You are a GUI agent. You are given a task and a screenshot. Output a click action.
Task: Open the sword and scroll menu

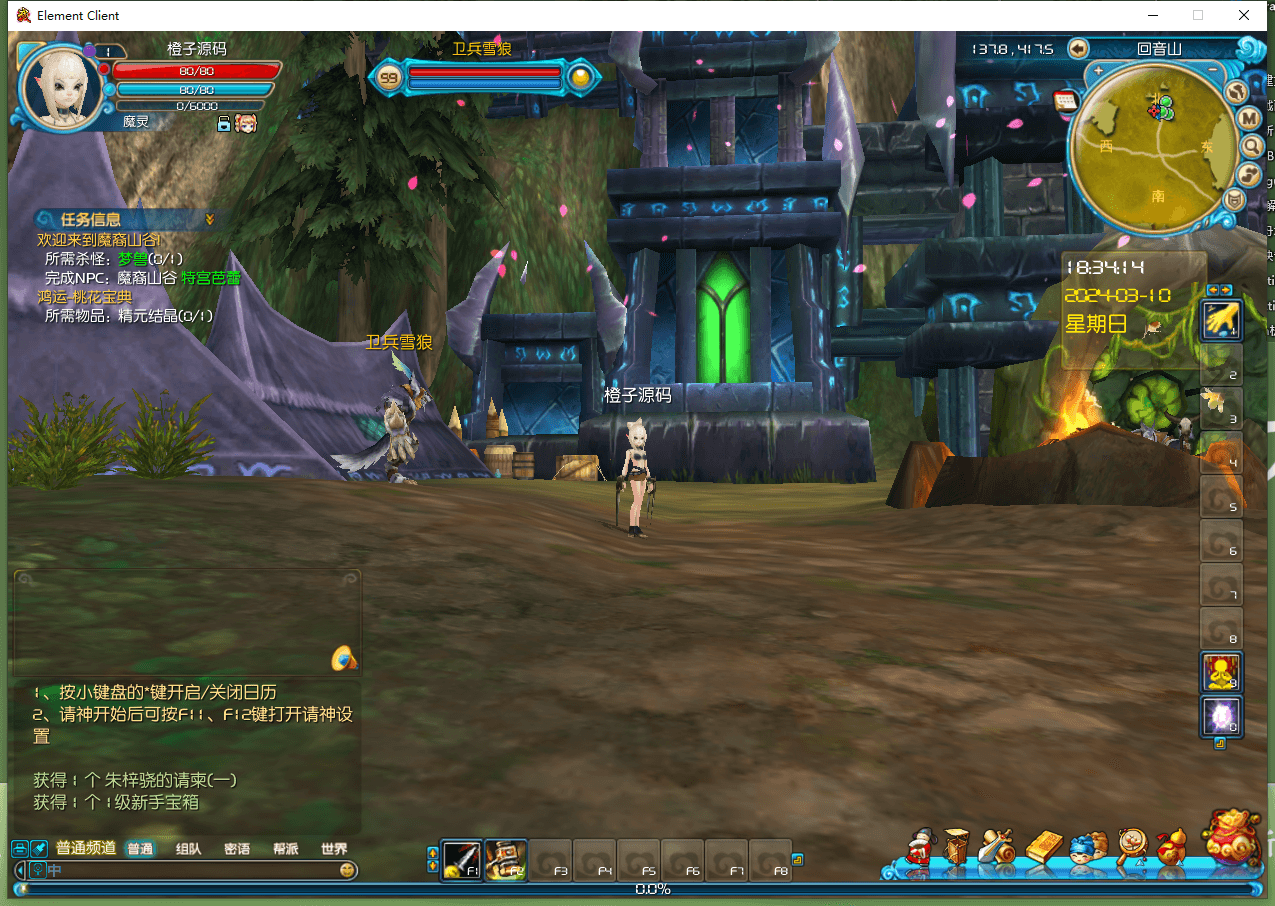998,847
